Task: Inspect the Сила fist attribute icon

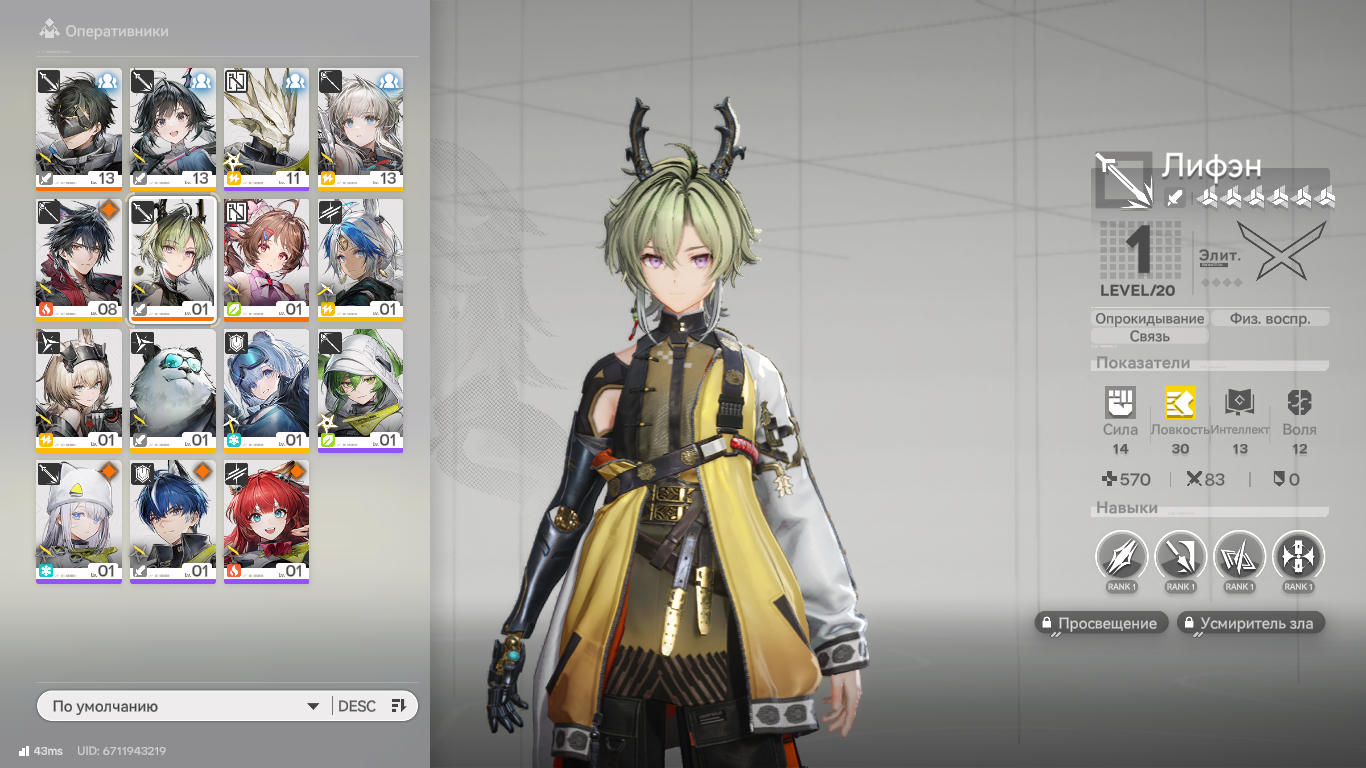Action: pos(1120,402)
